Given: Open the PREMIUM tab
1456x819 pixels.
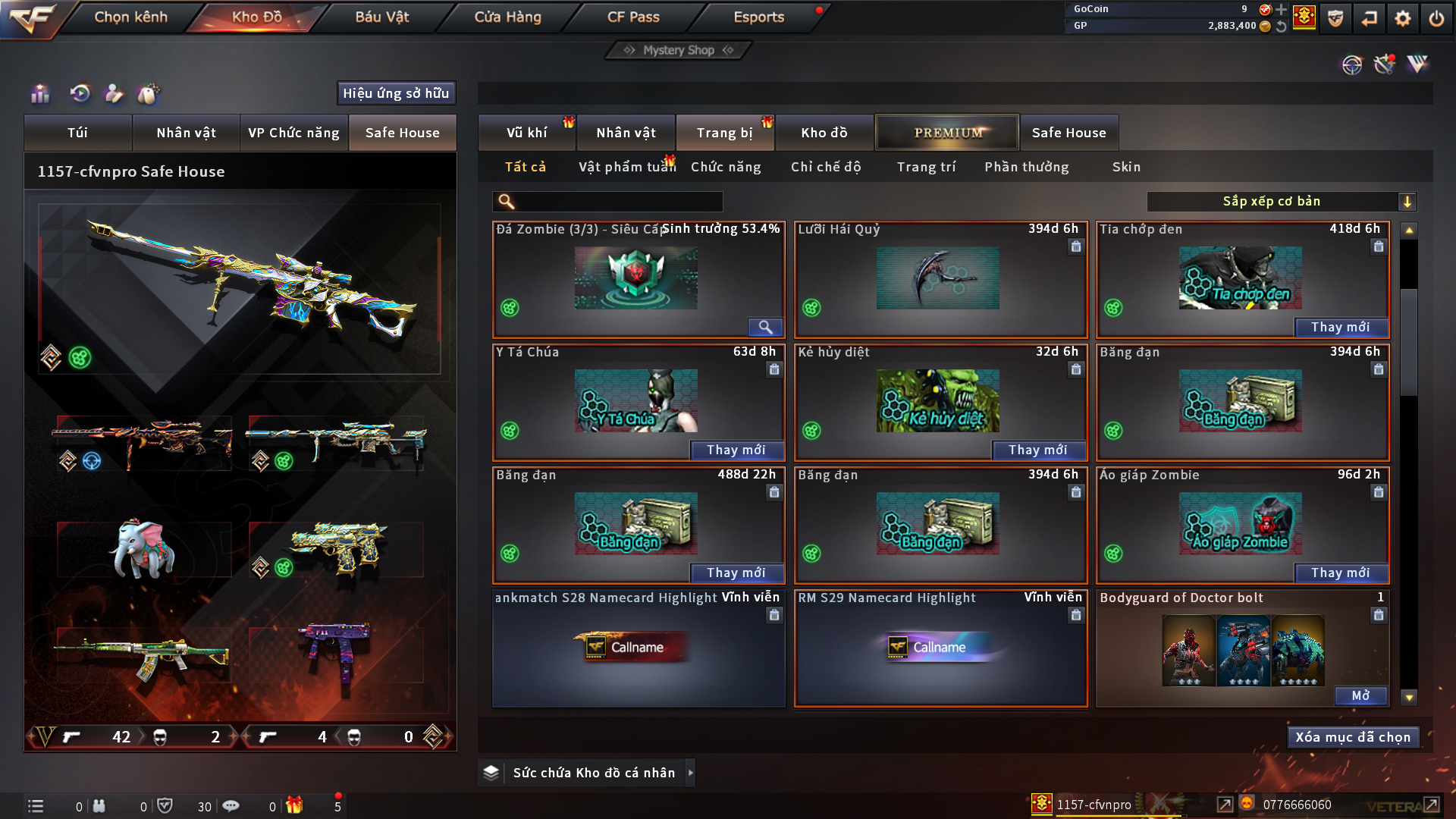Looking at the screenshot, I should point(947,133).
